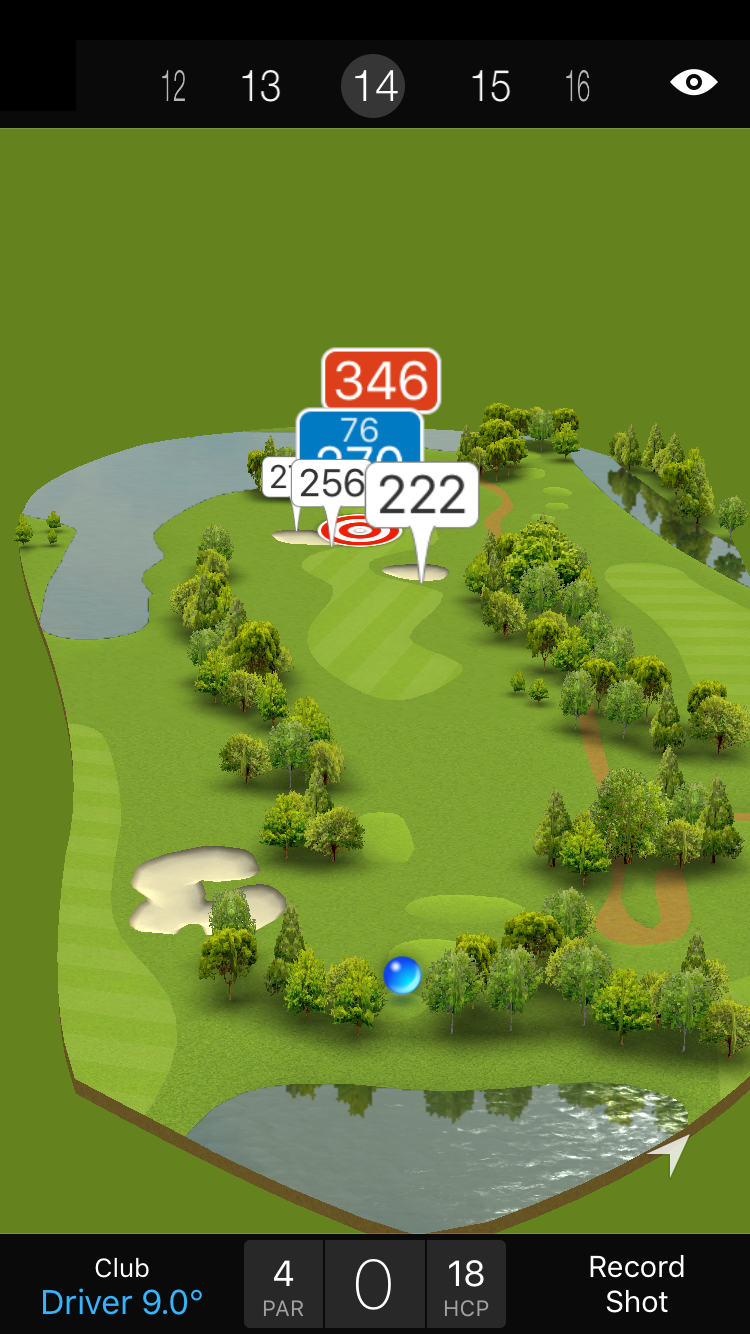Viewport: 750px width, 1334px height.
Task: Tap the 222 bunker distance marker
Action: point(421,495)
